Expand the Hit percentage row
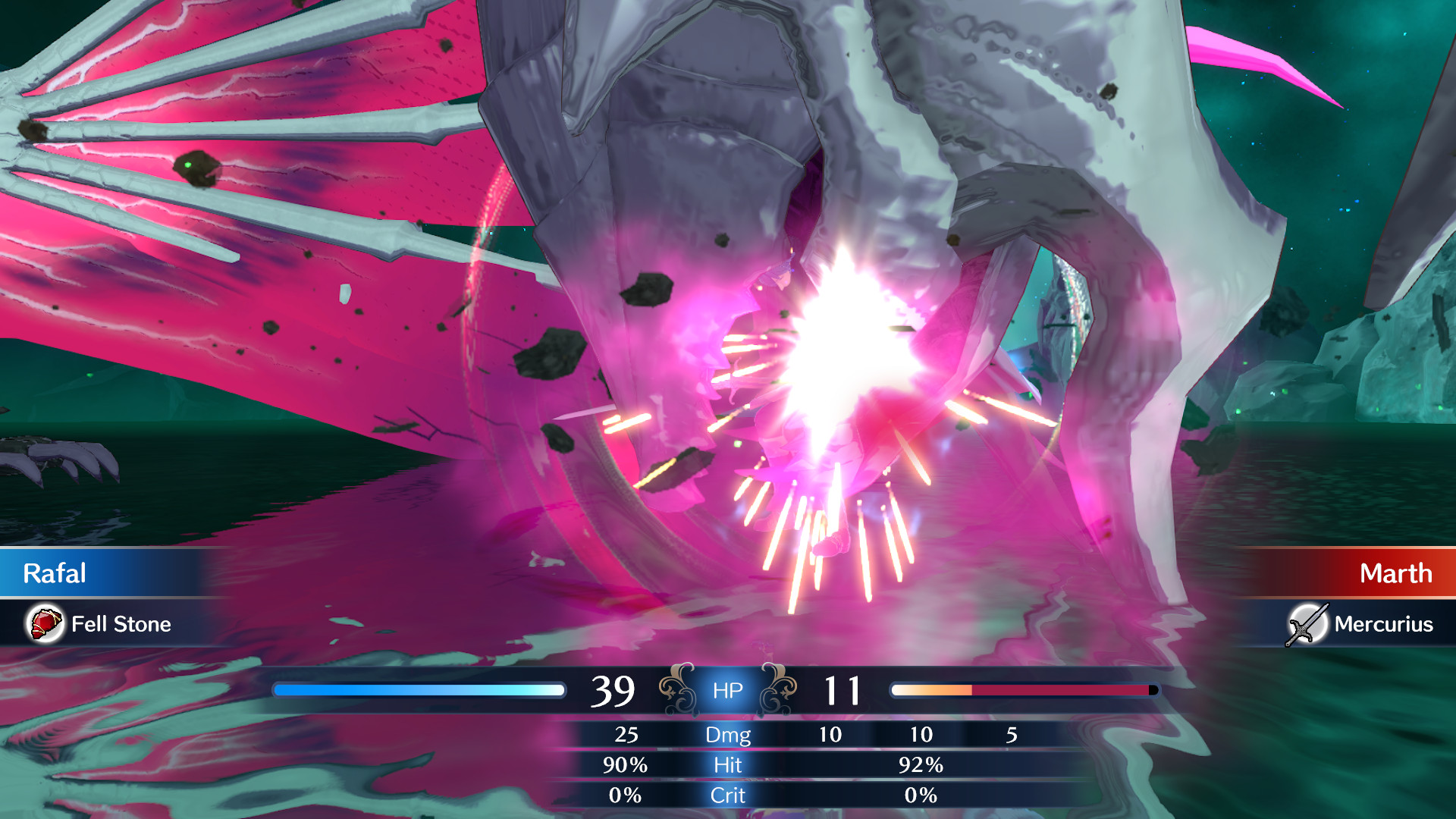The image size is (1456, 819). [x=727, y=766]
